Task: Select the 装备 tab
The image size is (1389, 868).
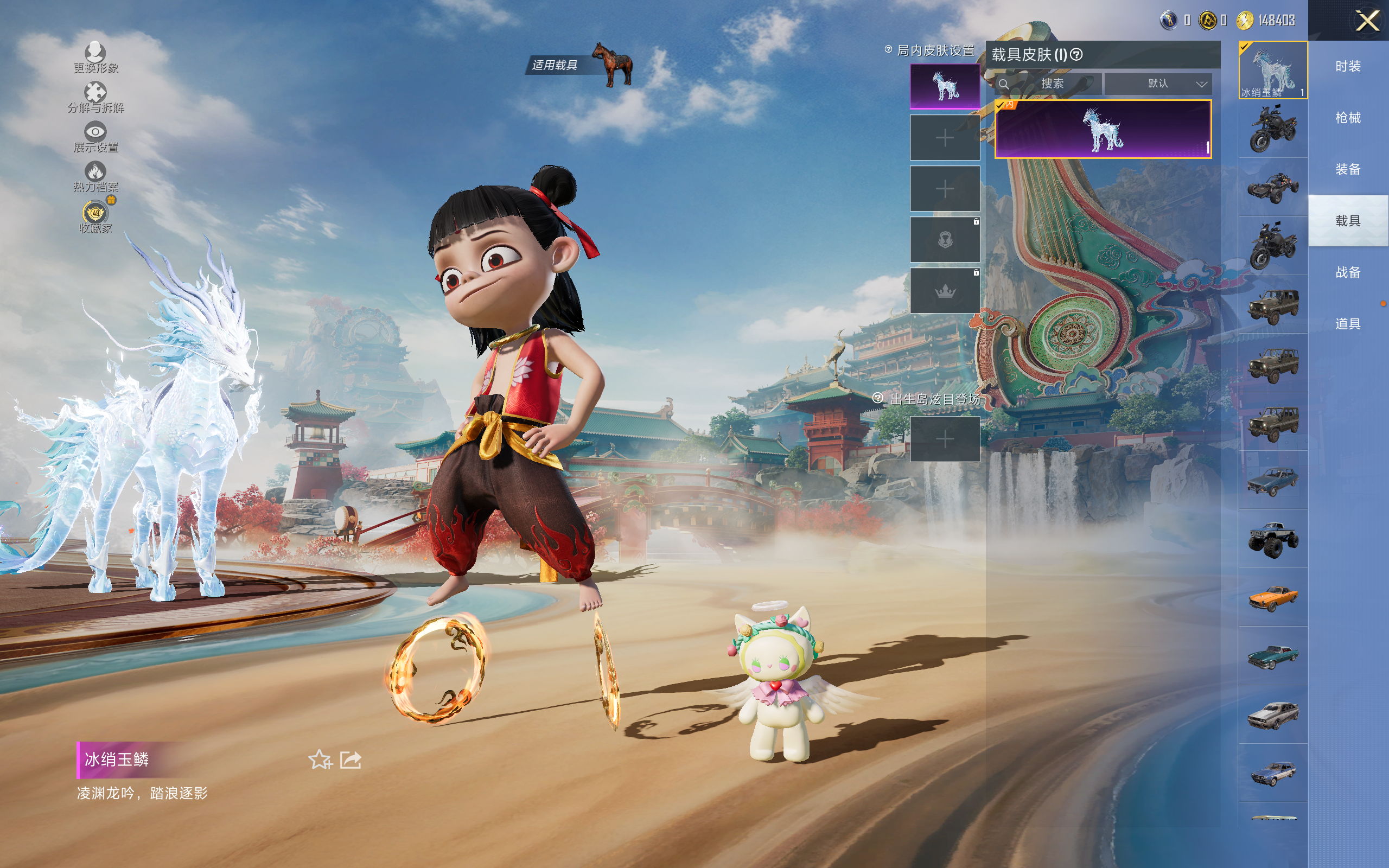Action: pyautogui.click(x=1348, y=169)
